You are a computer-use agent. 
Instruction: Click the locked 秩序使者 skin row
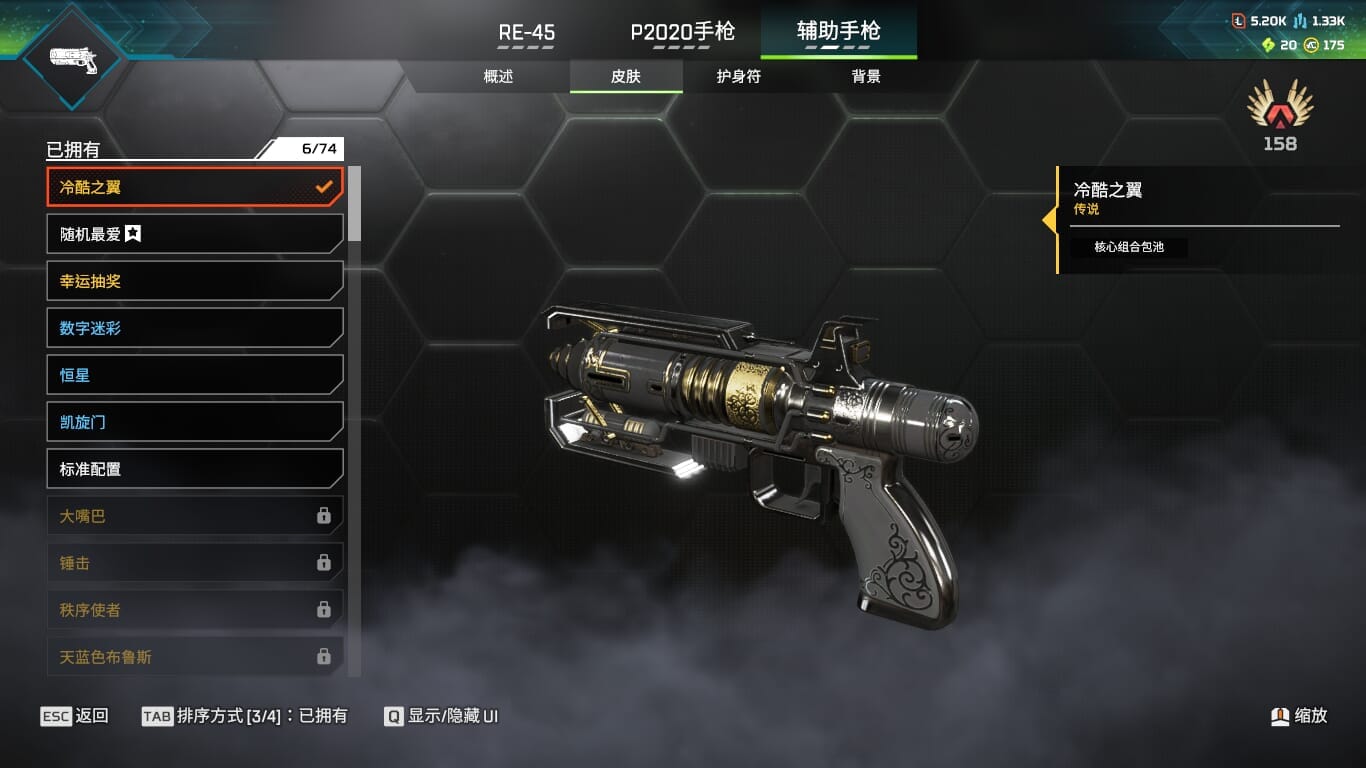tap(195, 610)
